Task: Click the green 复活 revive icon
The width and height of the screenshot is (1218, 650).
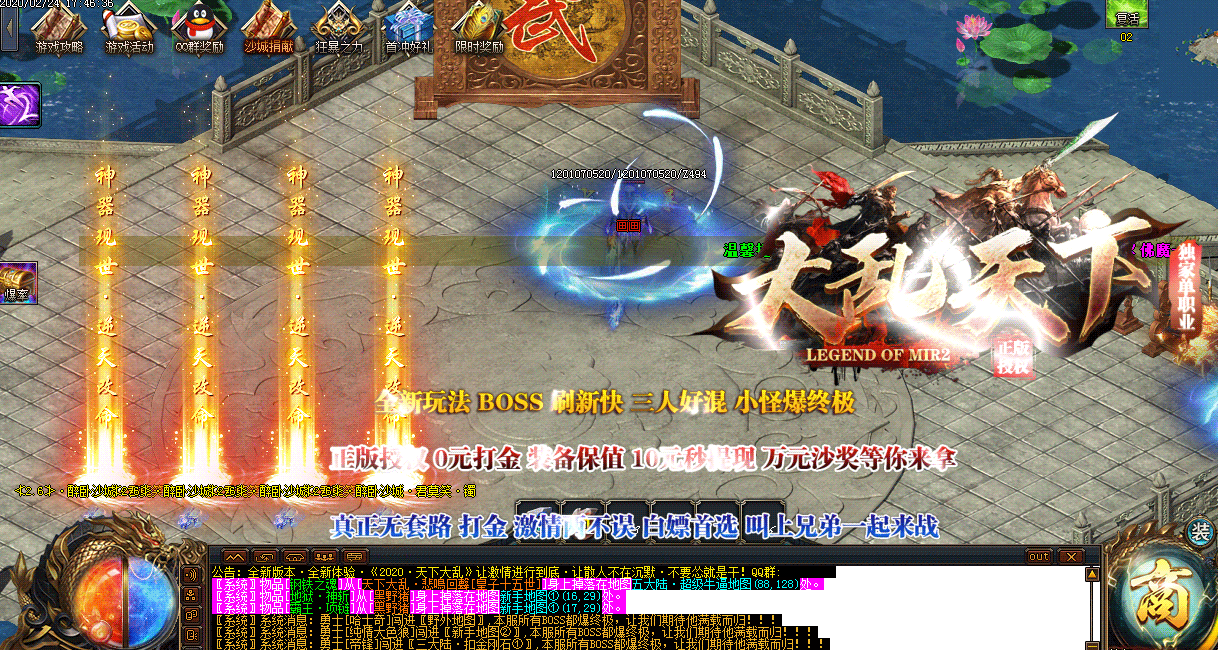Action: pyautogui.click(x=1126, y=16)
